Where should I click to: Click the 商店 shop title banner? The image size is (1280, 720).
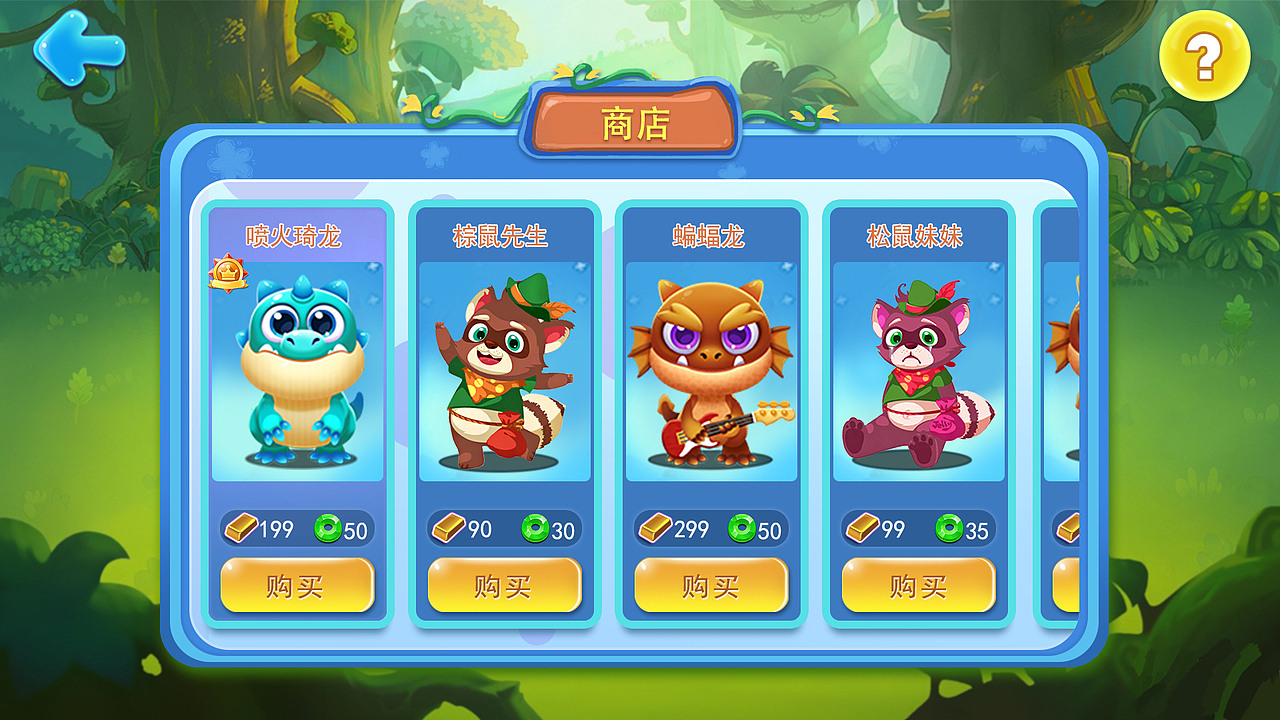coord(633,120)
